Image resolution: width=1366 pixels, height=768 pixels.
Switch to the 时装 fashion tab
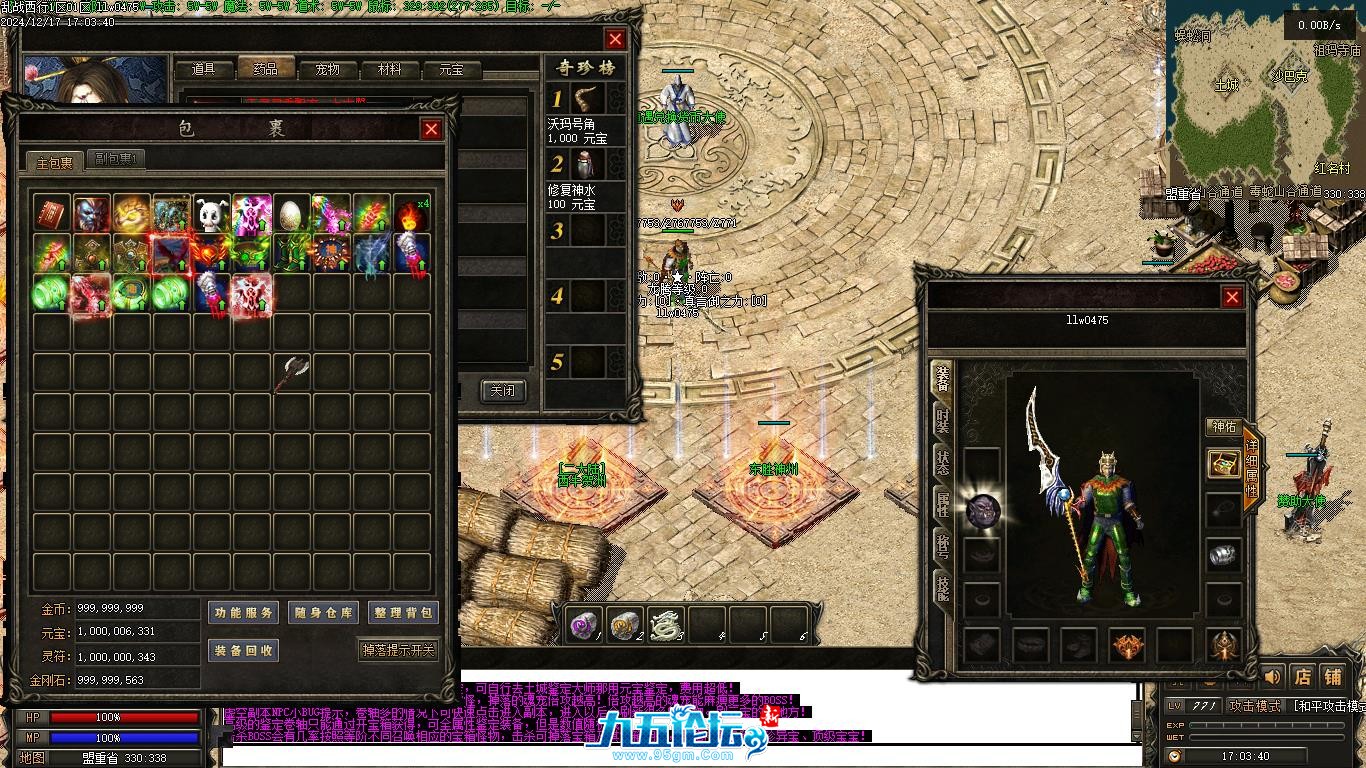[x=942, y=420]
